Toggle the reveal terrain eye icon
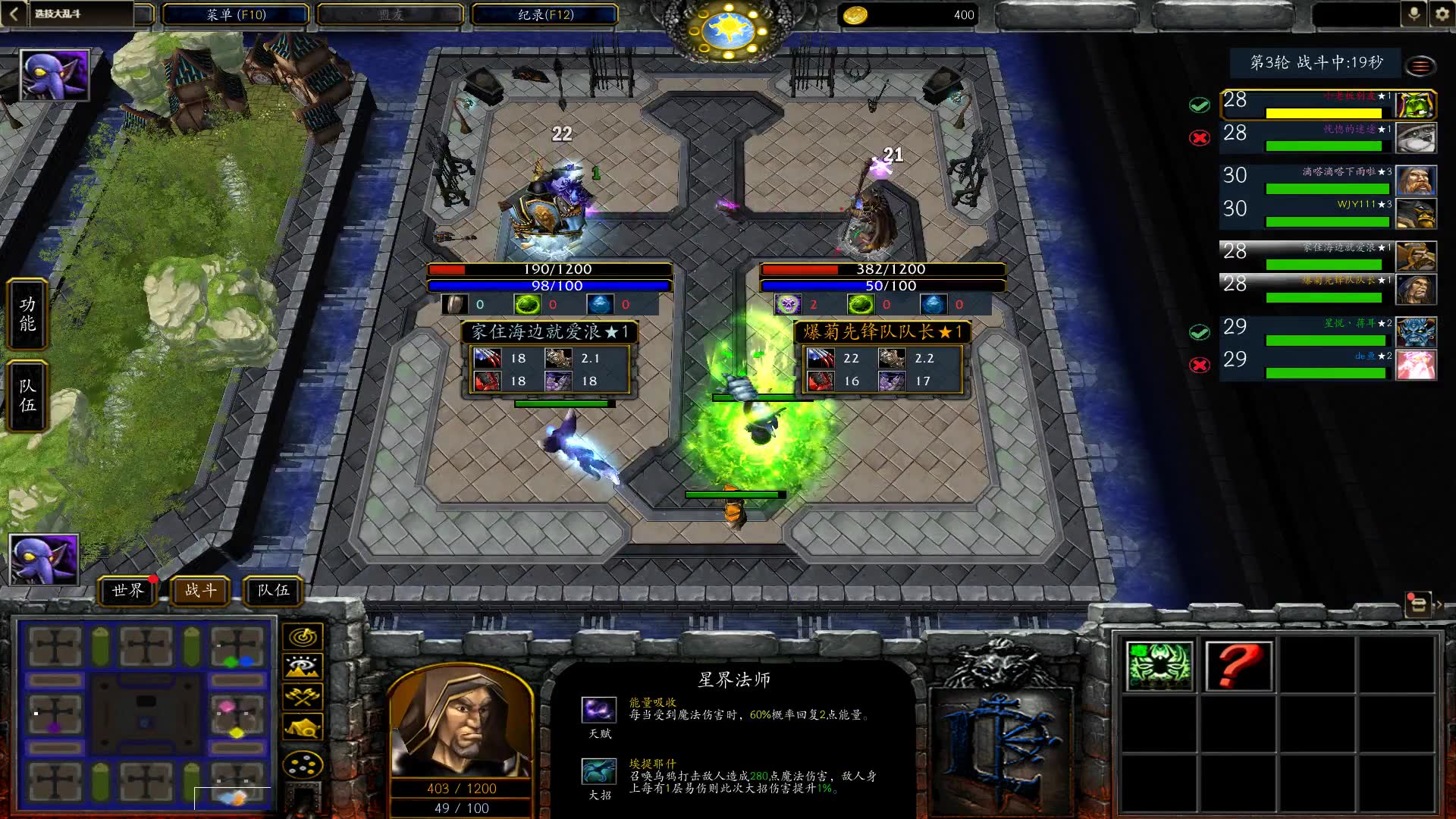This screenshot has height=819, width=1456. (303, 666)
